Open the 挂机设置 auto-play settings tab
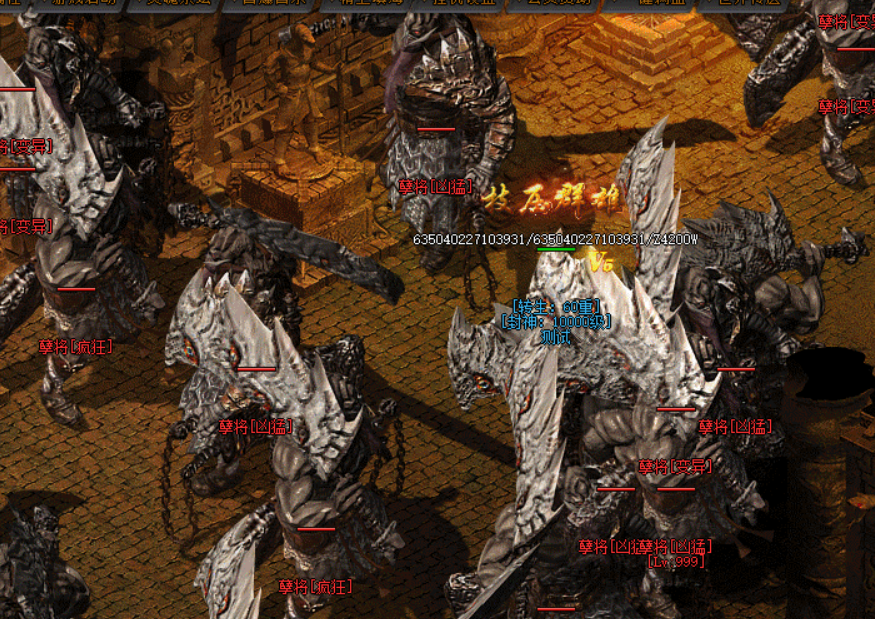Image resolution: width=875 pixels, height=619 pixels. tap(458, 4)
